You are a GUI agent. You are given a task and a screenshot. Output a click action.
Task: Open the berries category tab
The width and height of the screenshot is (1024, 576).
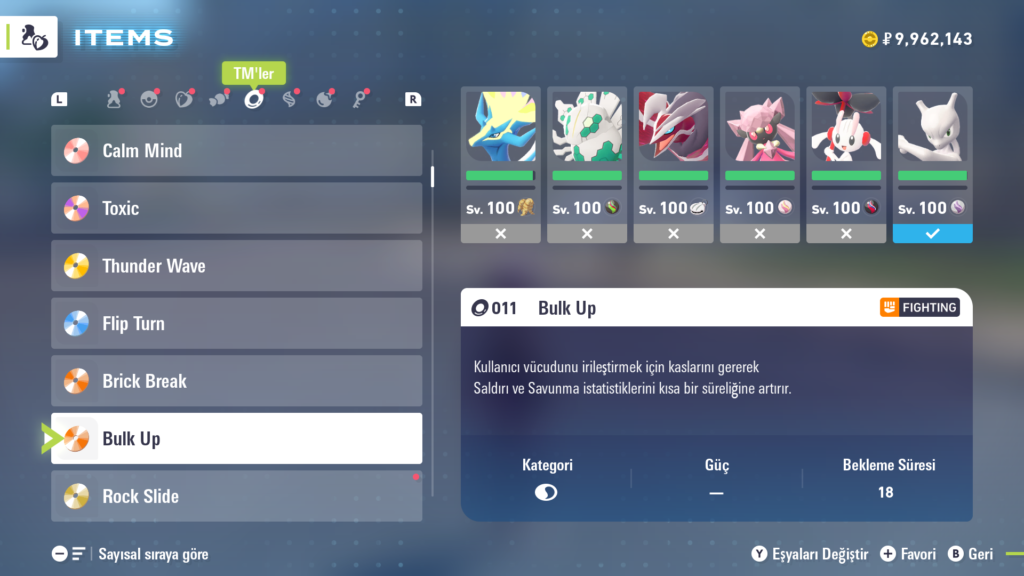click(184, 99)
